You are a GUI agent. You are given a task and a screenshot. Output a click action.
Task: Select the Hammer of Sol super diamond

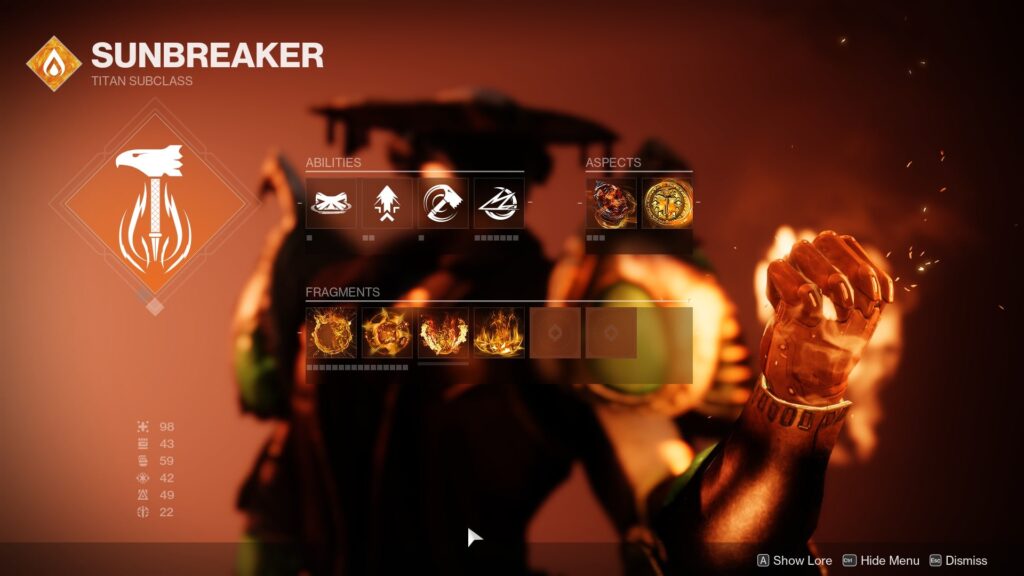[x=155, y=206]
